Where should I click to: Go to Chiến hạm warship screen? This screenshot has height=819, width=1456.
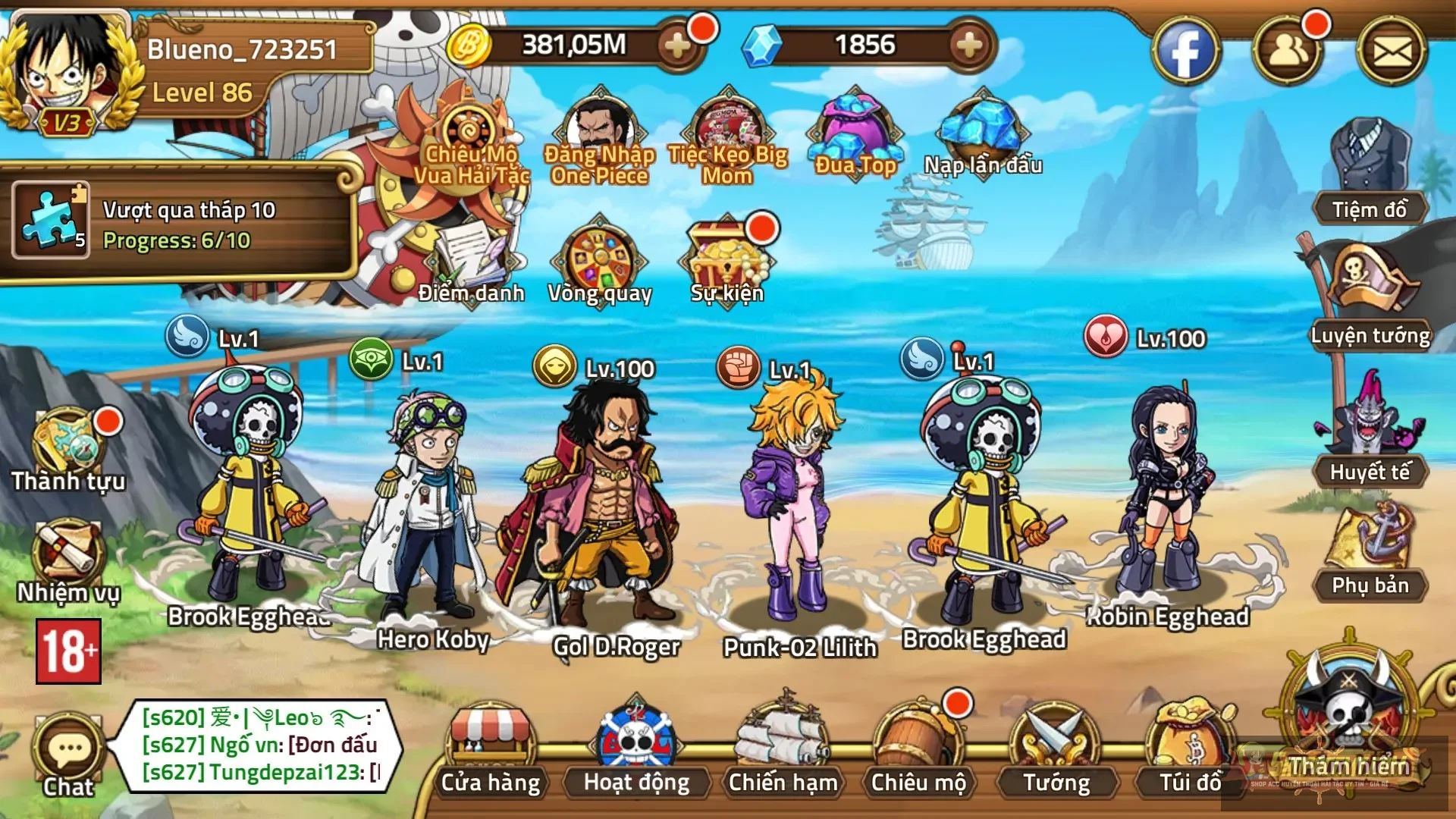(783, 751)
